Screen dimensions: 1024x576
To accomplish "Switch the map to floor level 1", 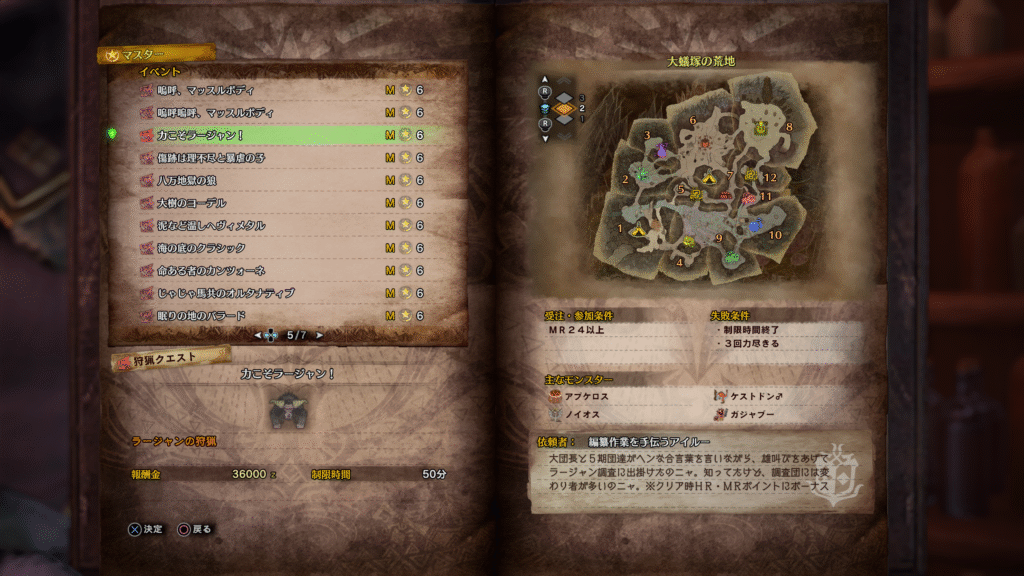I will point(566,119).
